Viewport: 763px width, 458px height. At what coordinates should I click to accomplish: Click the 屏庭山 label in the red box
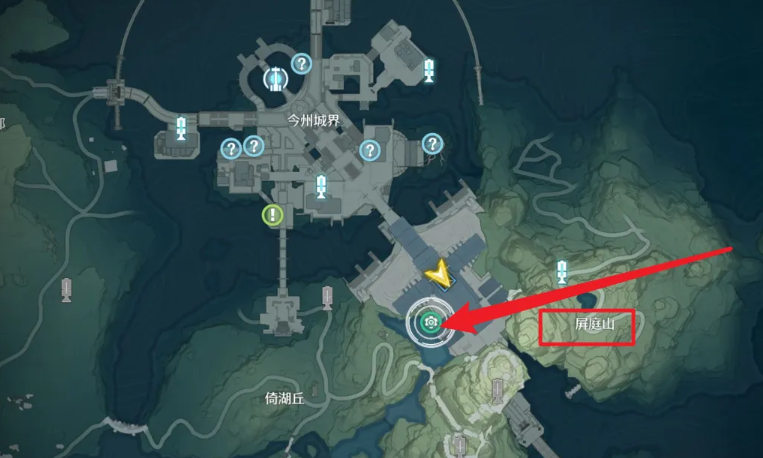coord(586,327)
